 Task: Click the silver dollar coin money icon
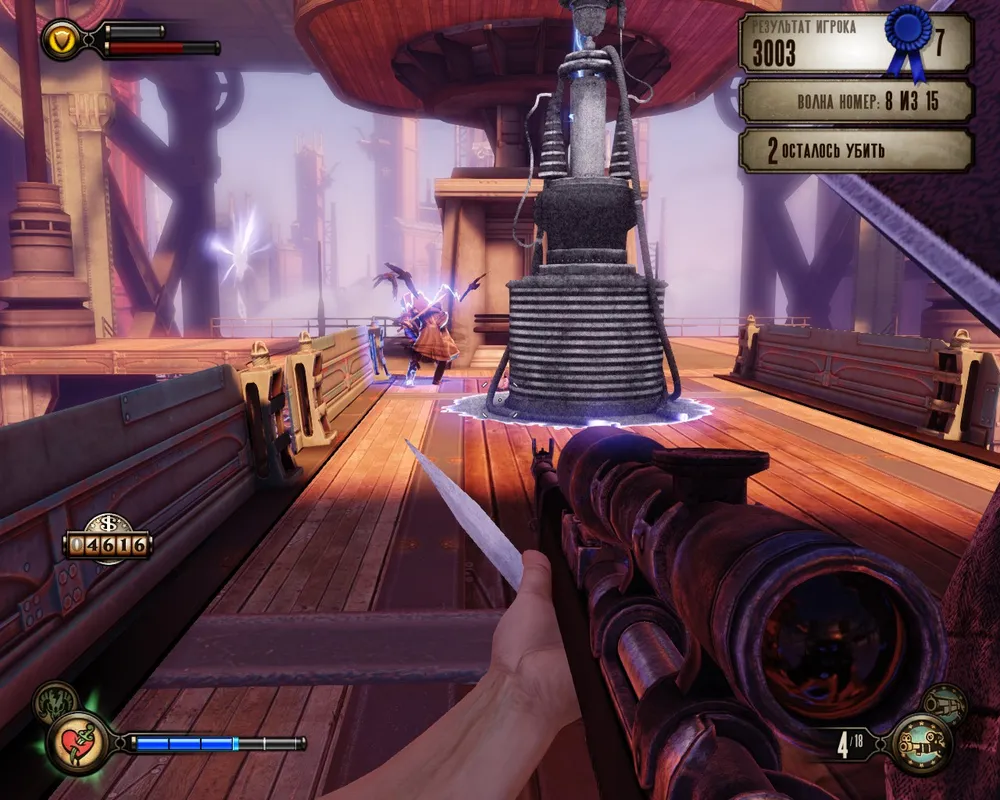[106, 523]
